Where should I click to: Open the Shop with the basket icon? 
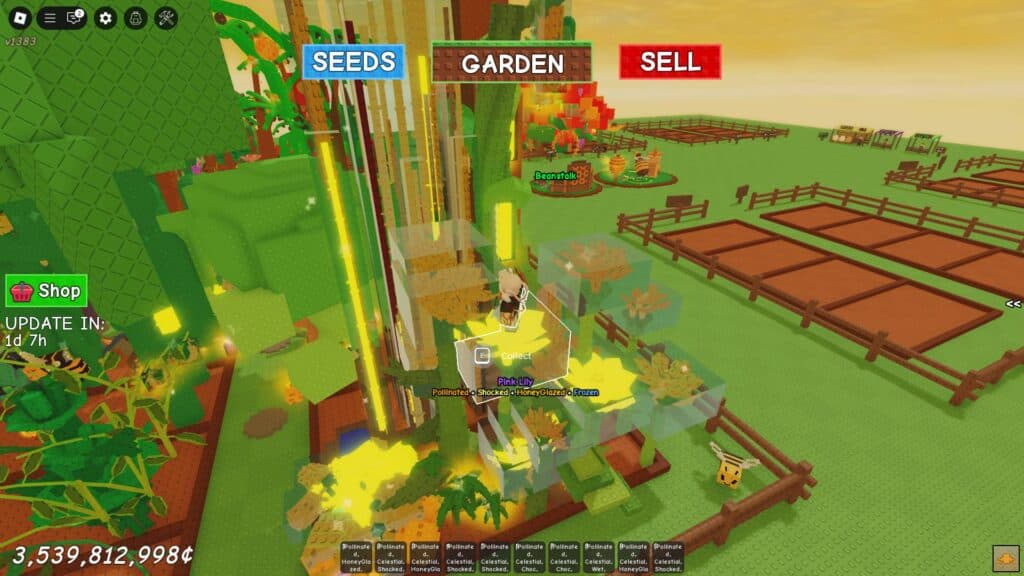click(x=46, y=291)
